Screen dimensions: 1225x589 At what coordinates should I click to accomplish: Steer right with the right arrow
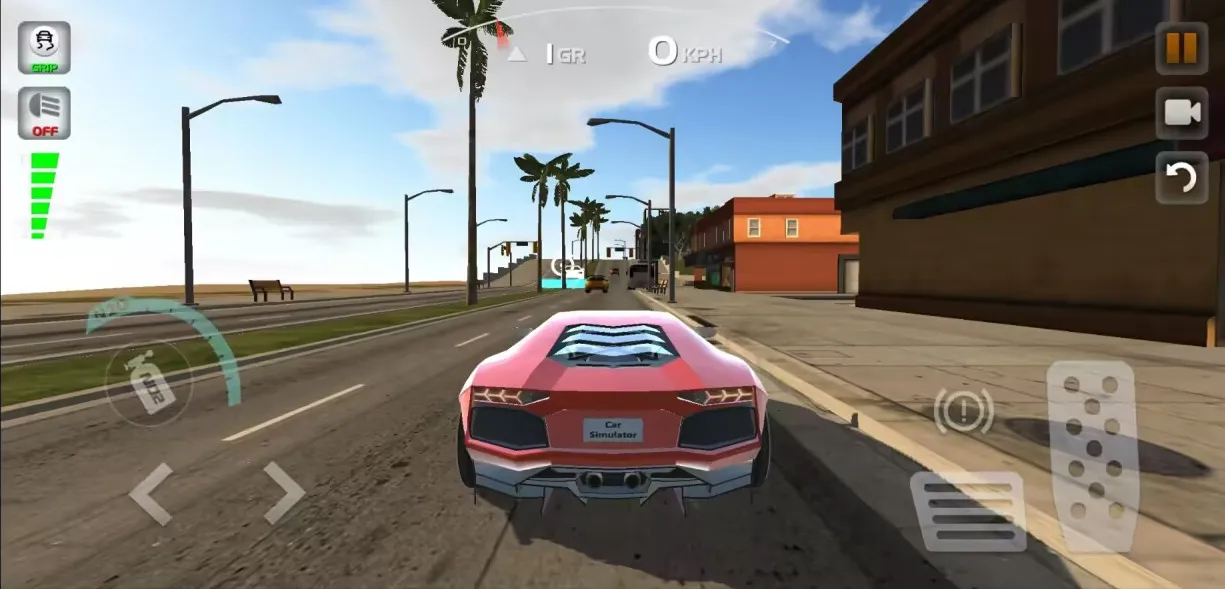click(x=283, y=493)
